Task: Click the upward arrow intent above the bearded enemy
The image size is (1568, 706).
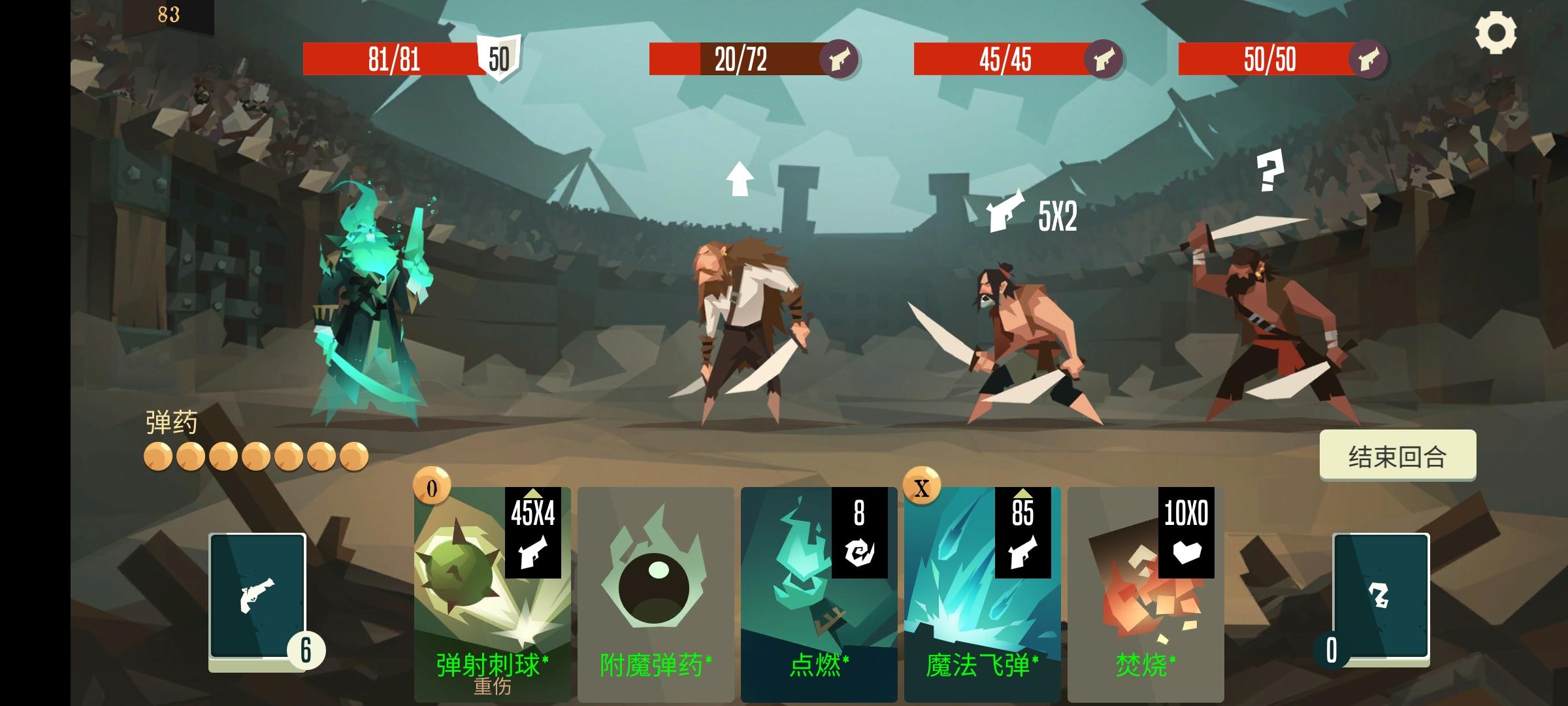Action: tap(739, 180)
